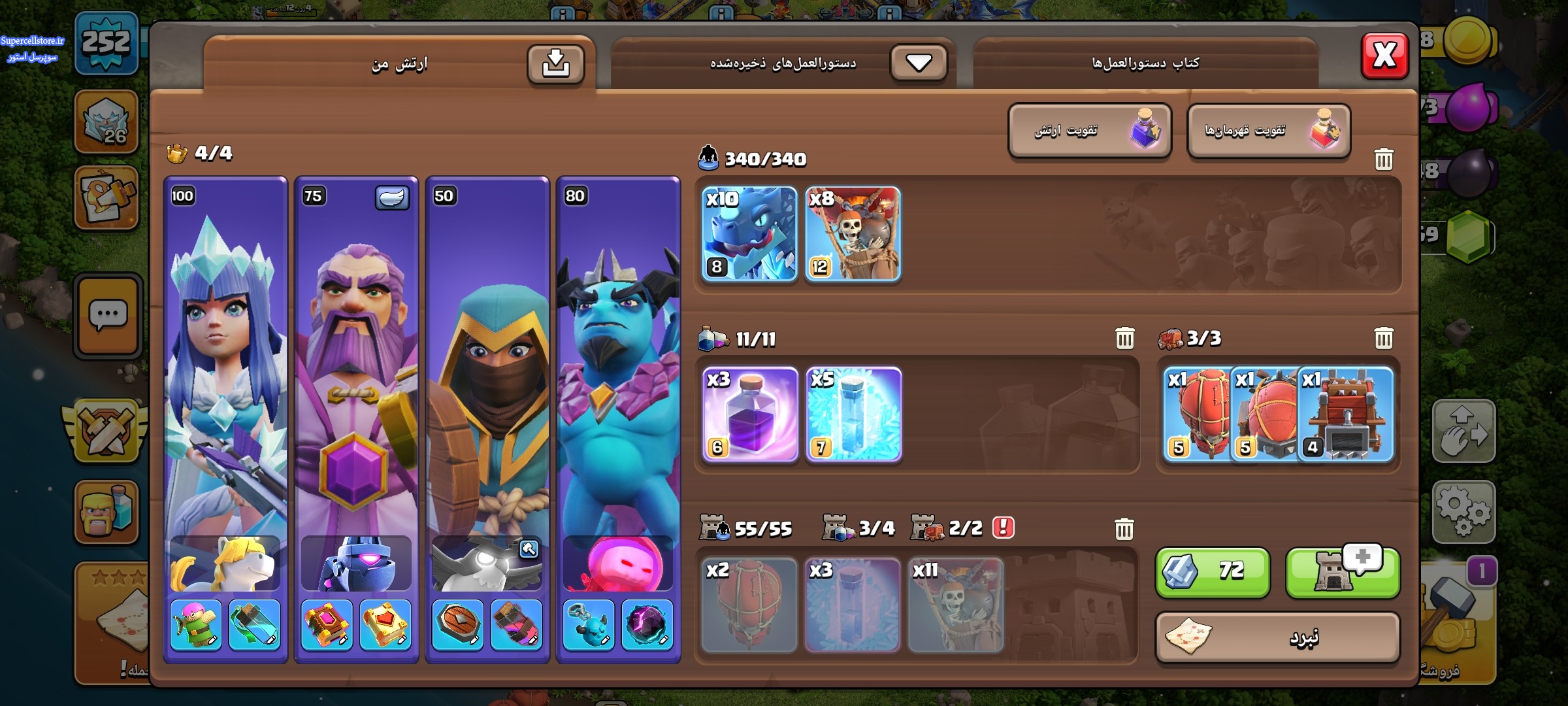Delete spells using the spell trash icon
This screenshot has width=1568, height=706.
pyautogui.click(x=1124, y=339)
